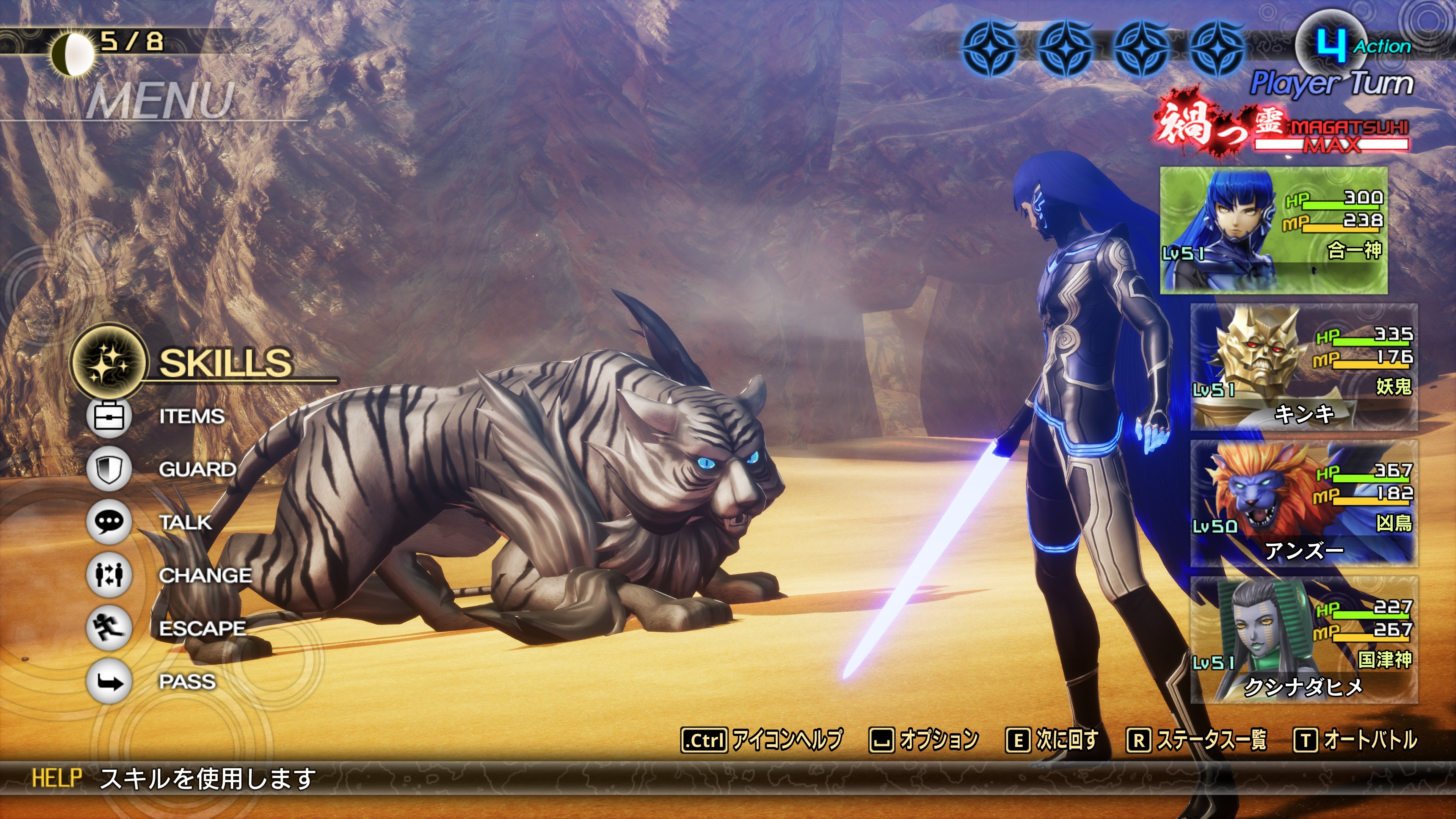Click the Magatsuhi MAX gauge
The width and height of the screenshot is (1456, 819).
click(1331, 136)
